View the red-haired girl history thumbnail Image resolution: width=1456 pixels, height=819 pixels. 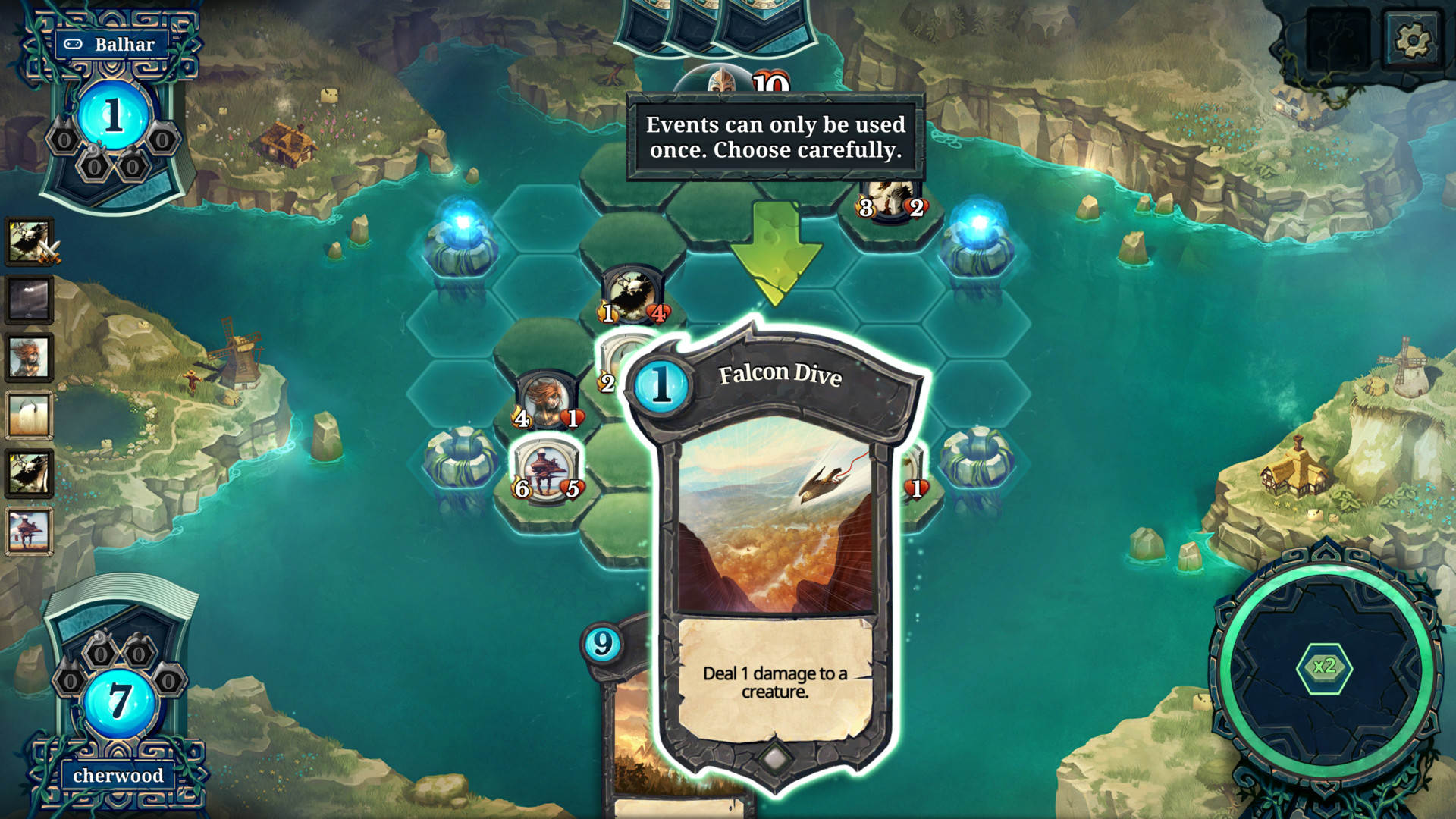(30, 357)
